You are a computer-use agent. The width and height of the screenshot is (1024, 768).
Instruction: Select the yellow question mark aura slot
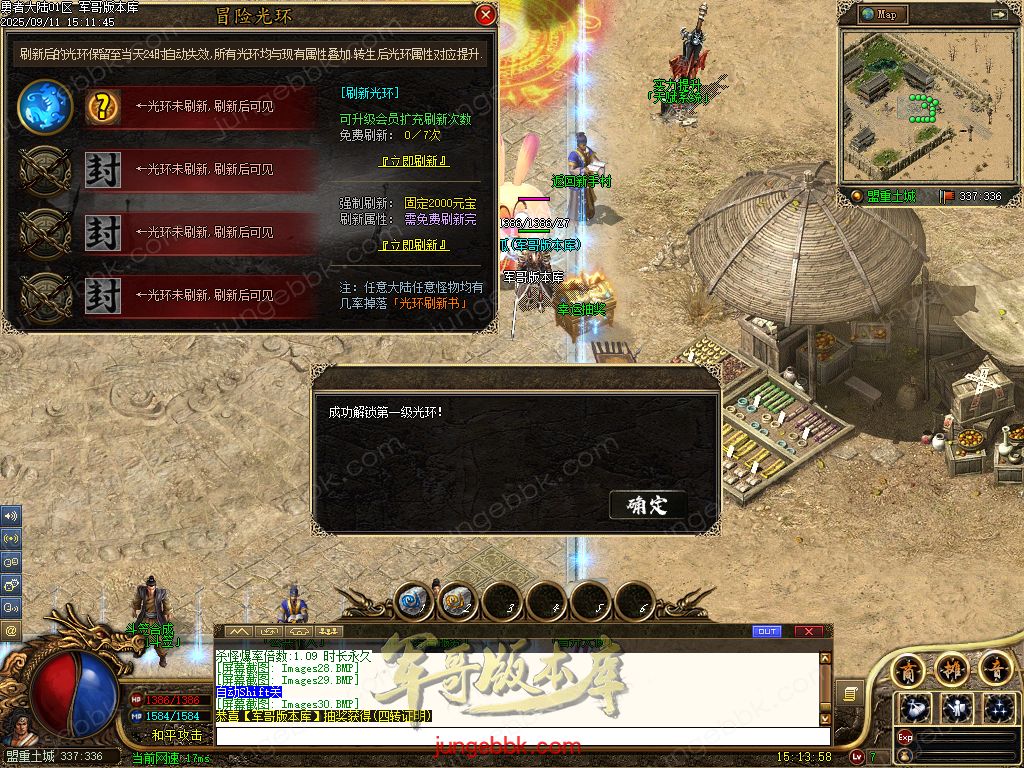tap(102, 107)
